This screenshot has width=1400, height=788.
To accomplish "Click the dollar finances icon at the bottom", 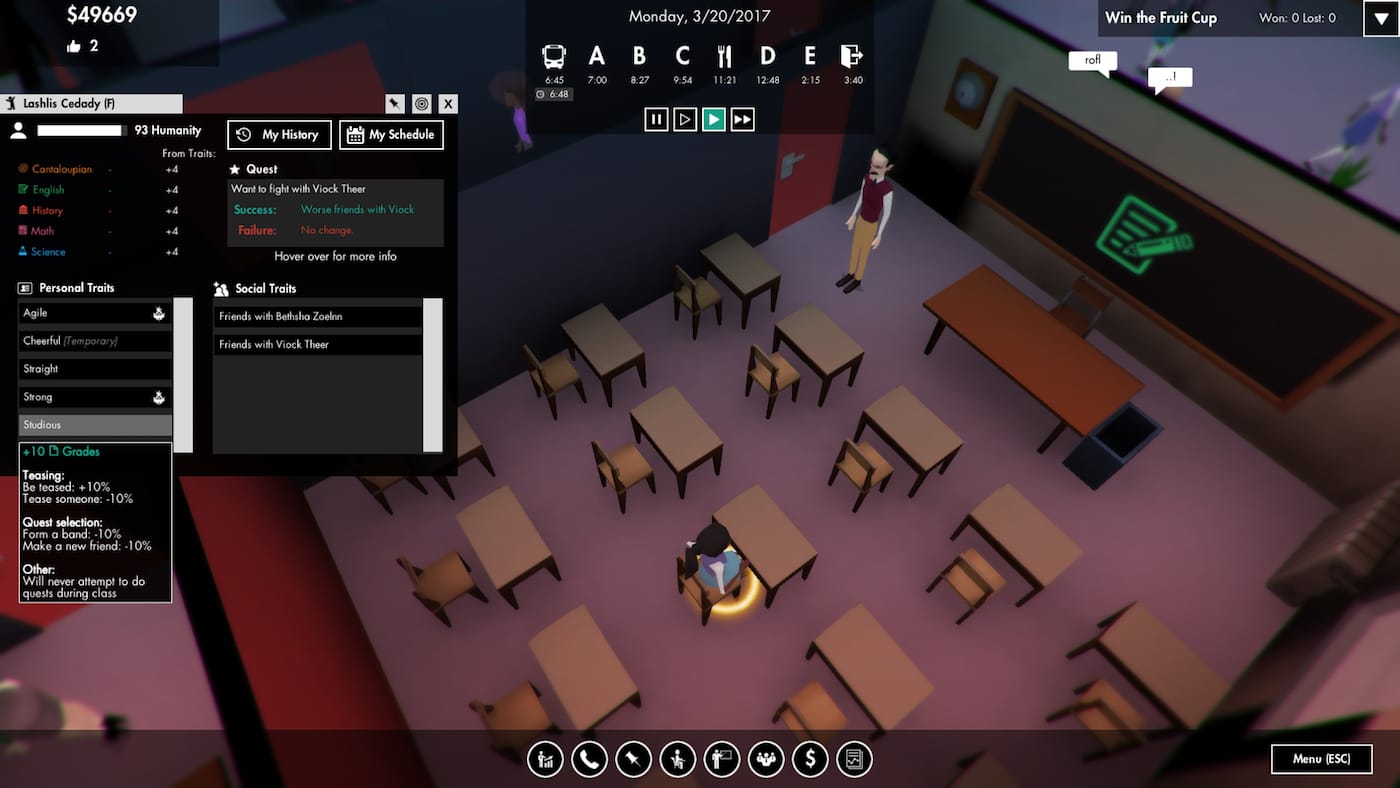I will [x=810, y=759].
